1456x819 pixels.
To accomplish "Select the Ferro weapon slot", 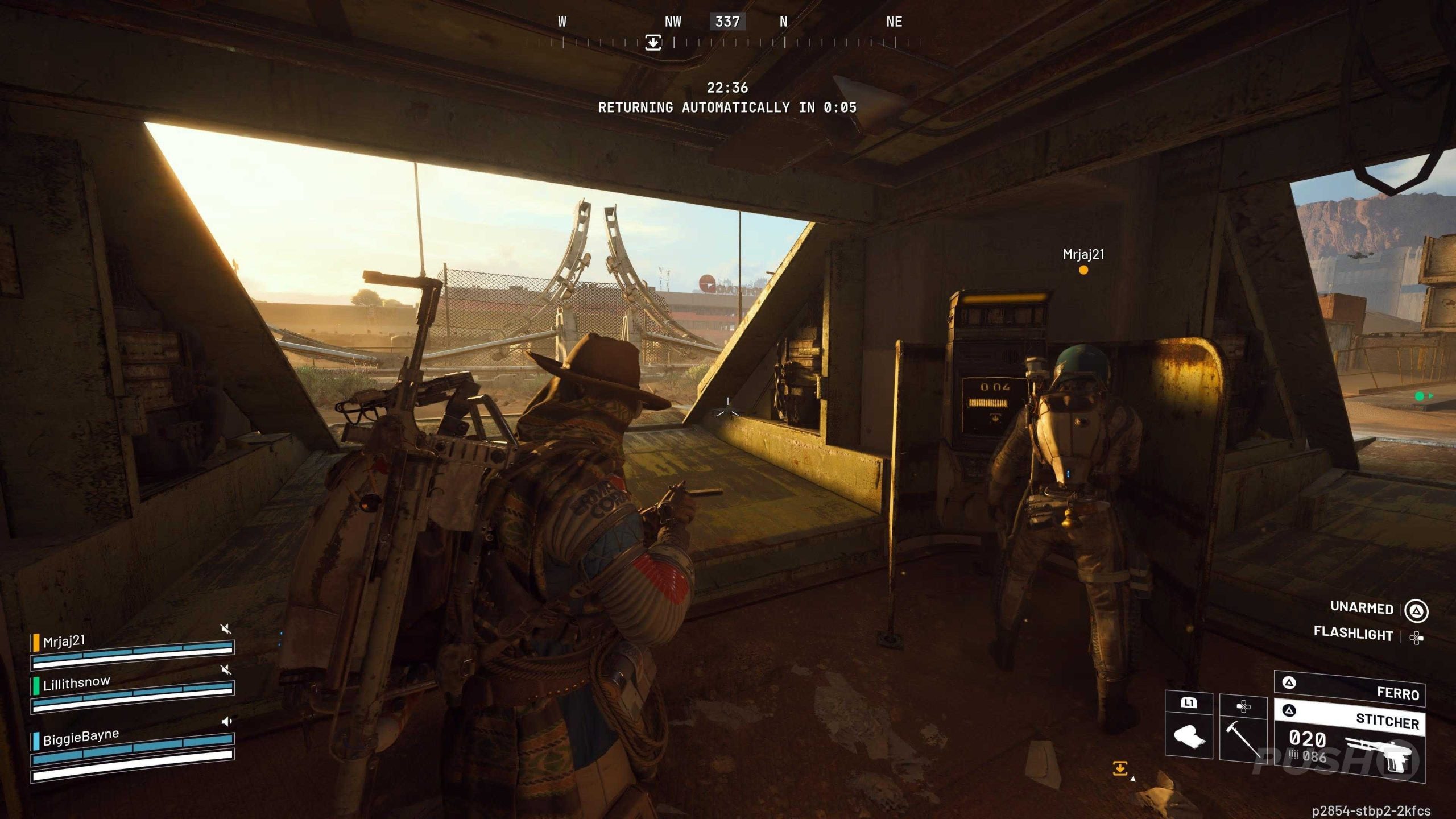I will click(1349, 689).
